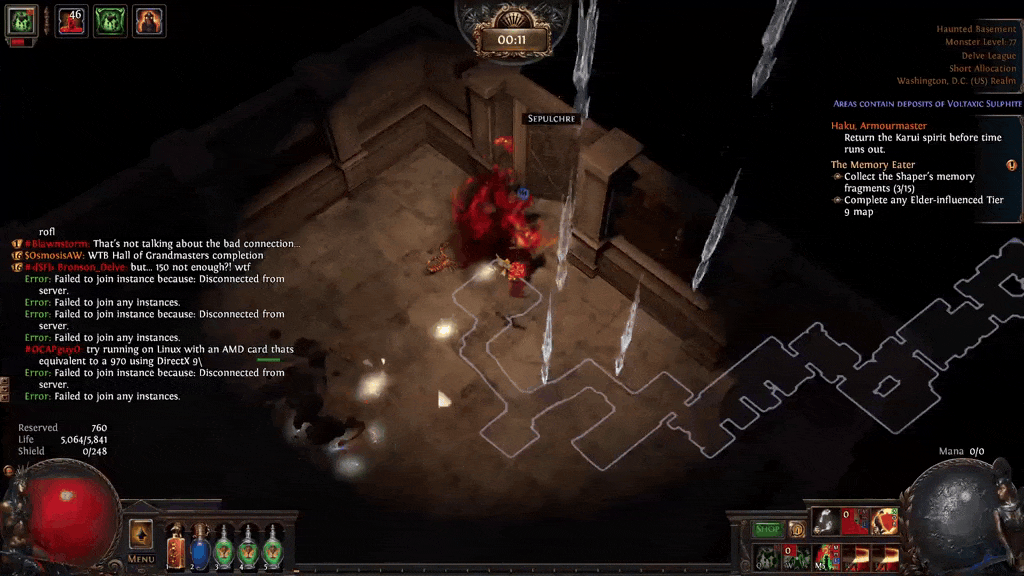Click $OsmosisAW's name in trade chat

point(56,256)
